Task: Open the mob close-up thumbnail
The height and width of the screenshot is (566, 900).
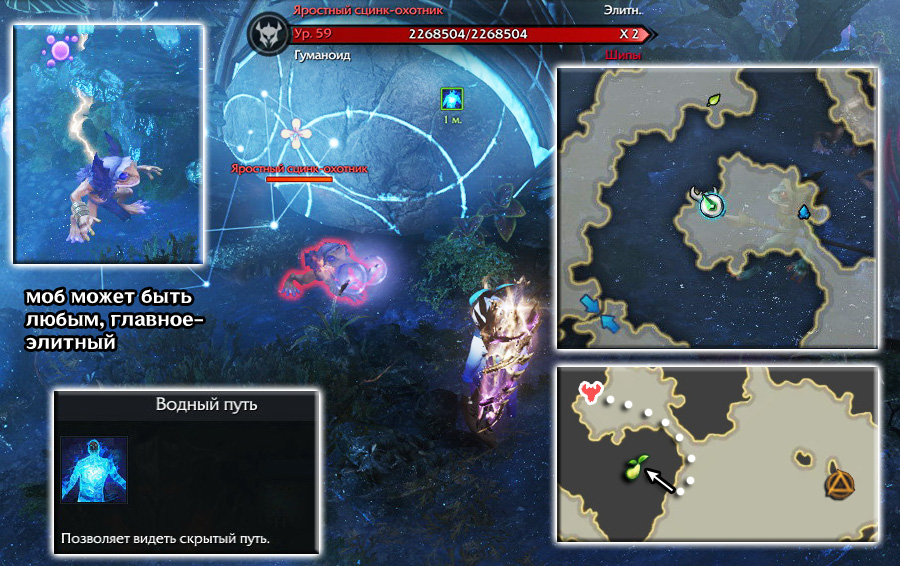Action: [x=108, y=144]
